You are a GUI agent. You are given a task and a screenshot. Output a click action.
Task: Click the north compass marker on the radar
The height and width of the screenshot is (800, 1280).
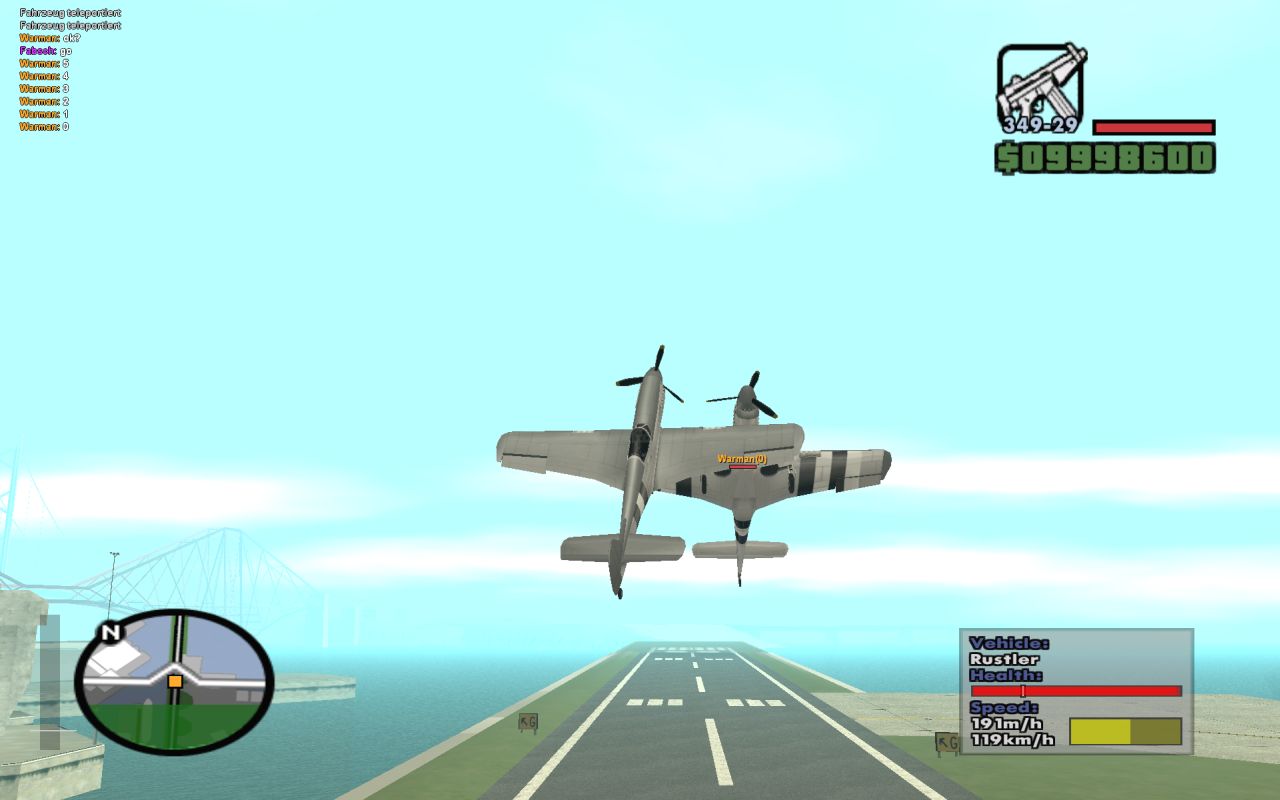coord(110,633)
